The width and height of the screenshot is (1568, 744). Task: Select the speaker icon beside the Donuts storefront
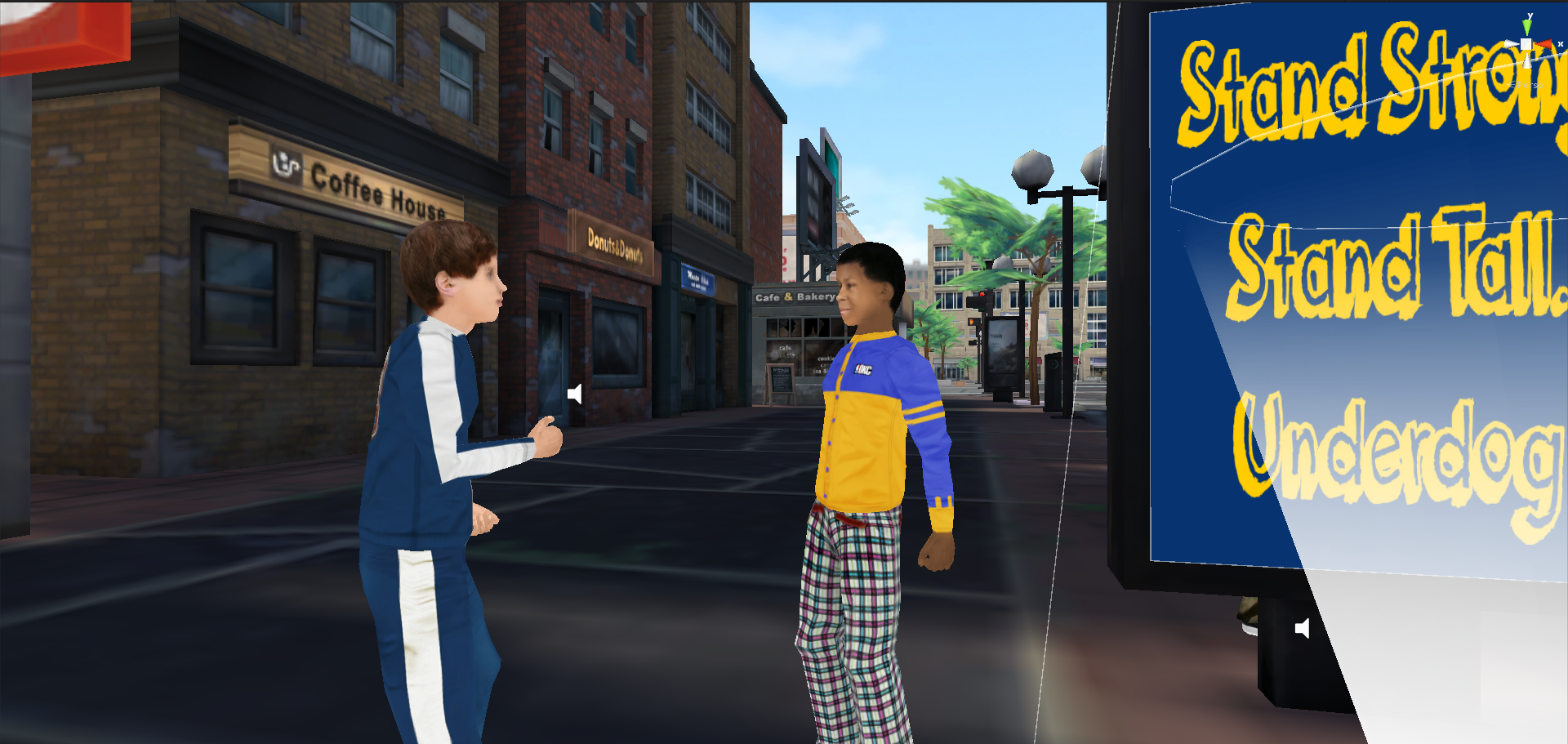point(575,394)
